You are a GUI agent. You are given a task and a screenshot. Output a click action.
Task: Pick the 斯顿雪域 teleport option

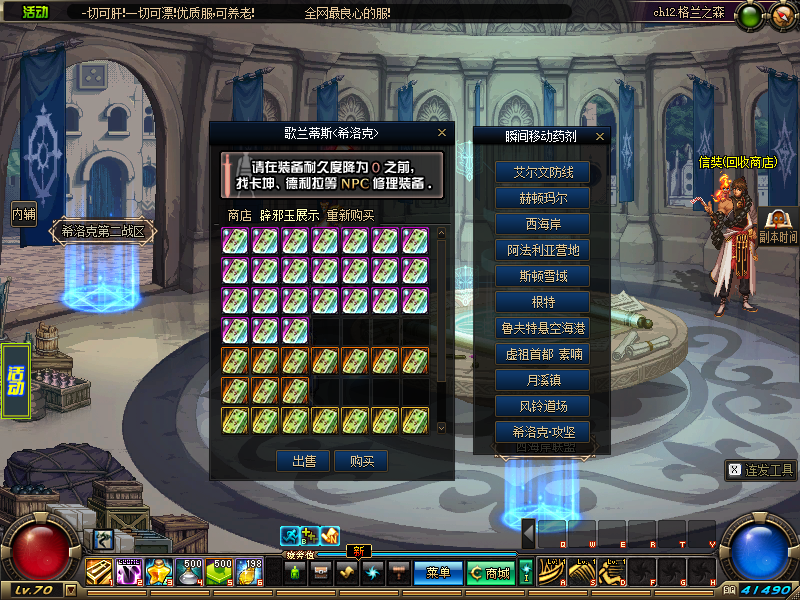pos(544,276)
